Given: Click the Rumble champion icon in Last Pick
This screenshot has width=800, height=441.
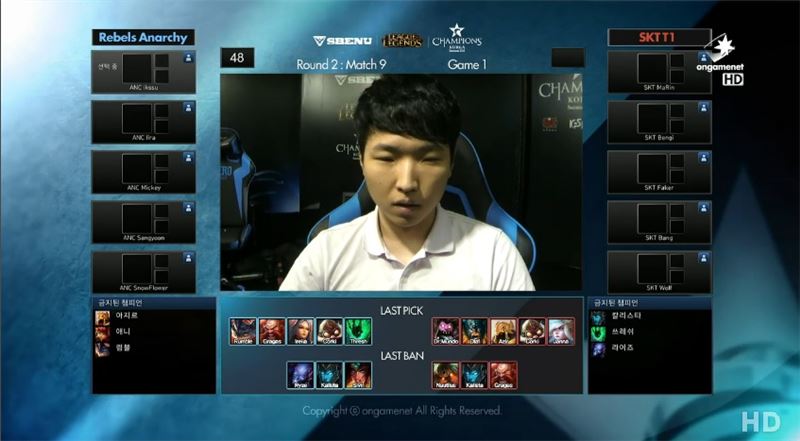Looking at the screenshot, I should click(x=243, y=331).
